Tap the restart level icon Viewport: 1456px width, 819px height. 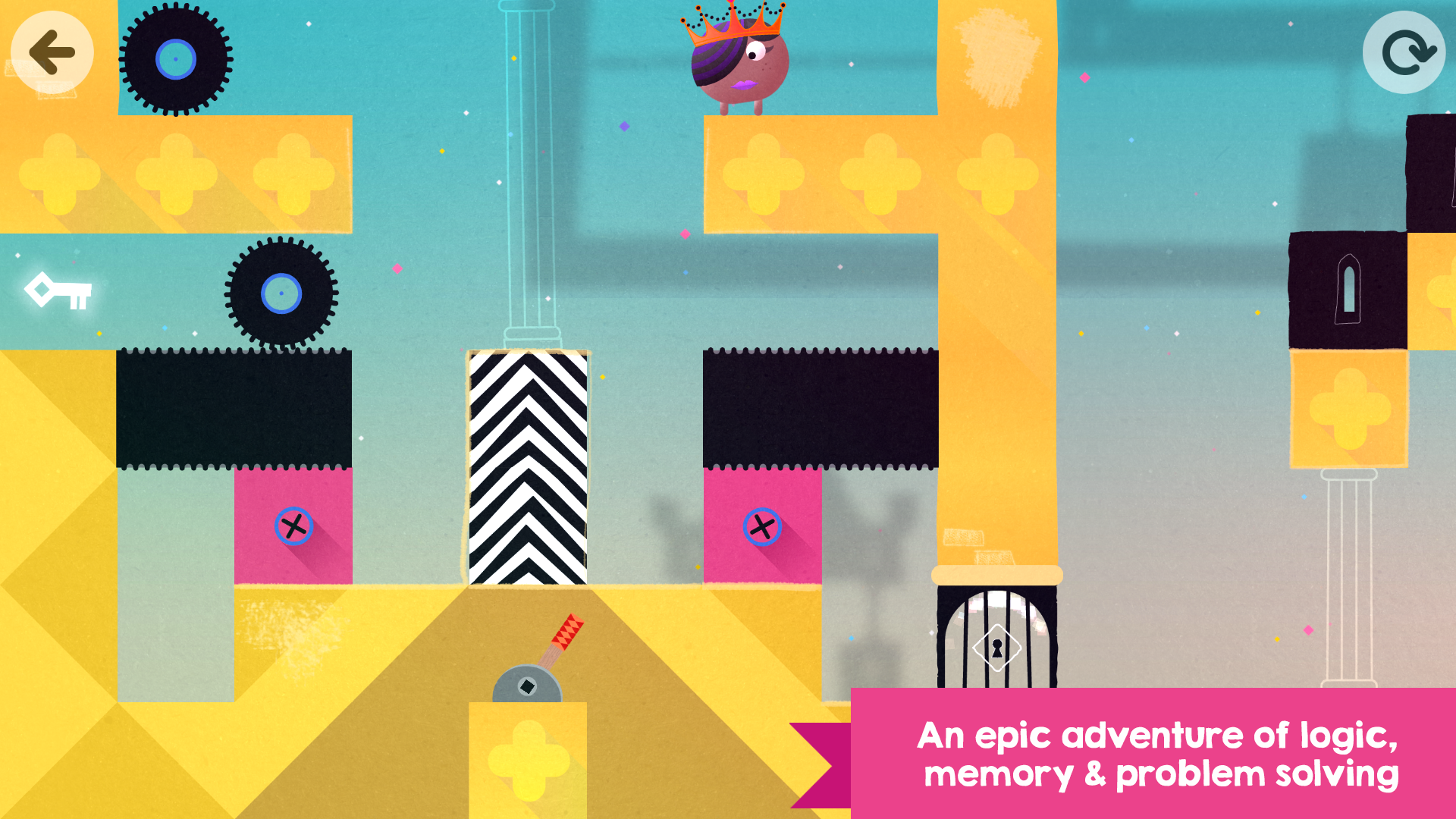[x=1404, y=51]
